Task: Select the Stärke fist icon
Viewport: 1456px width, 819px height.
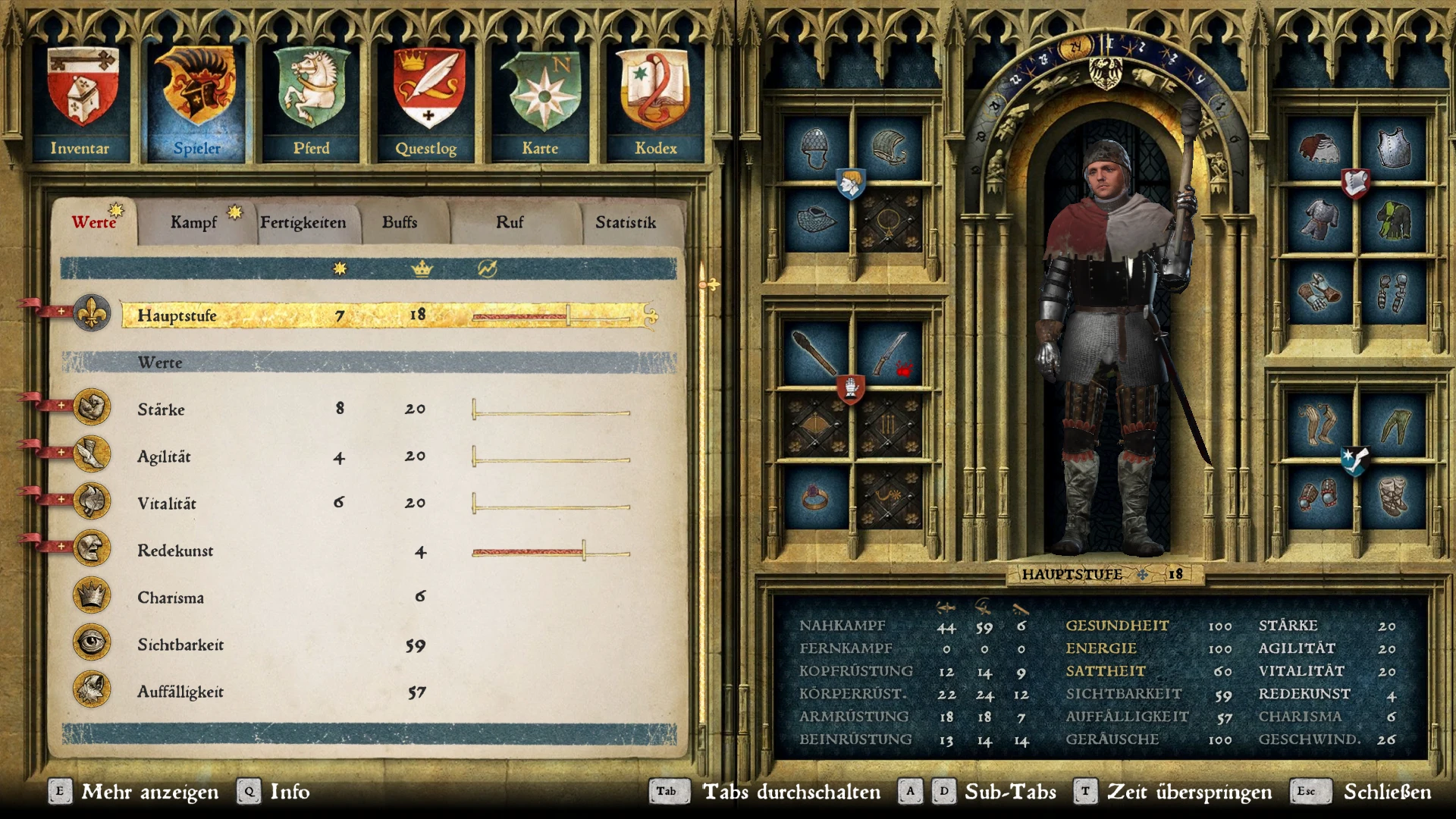Action: 91,408
